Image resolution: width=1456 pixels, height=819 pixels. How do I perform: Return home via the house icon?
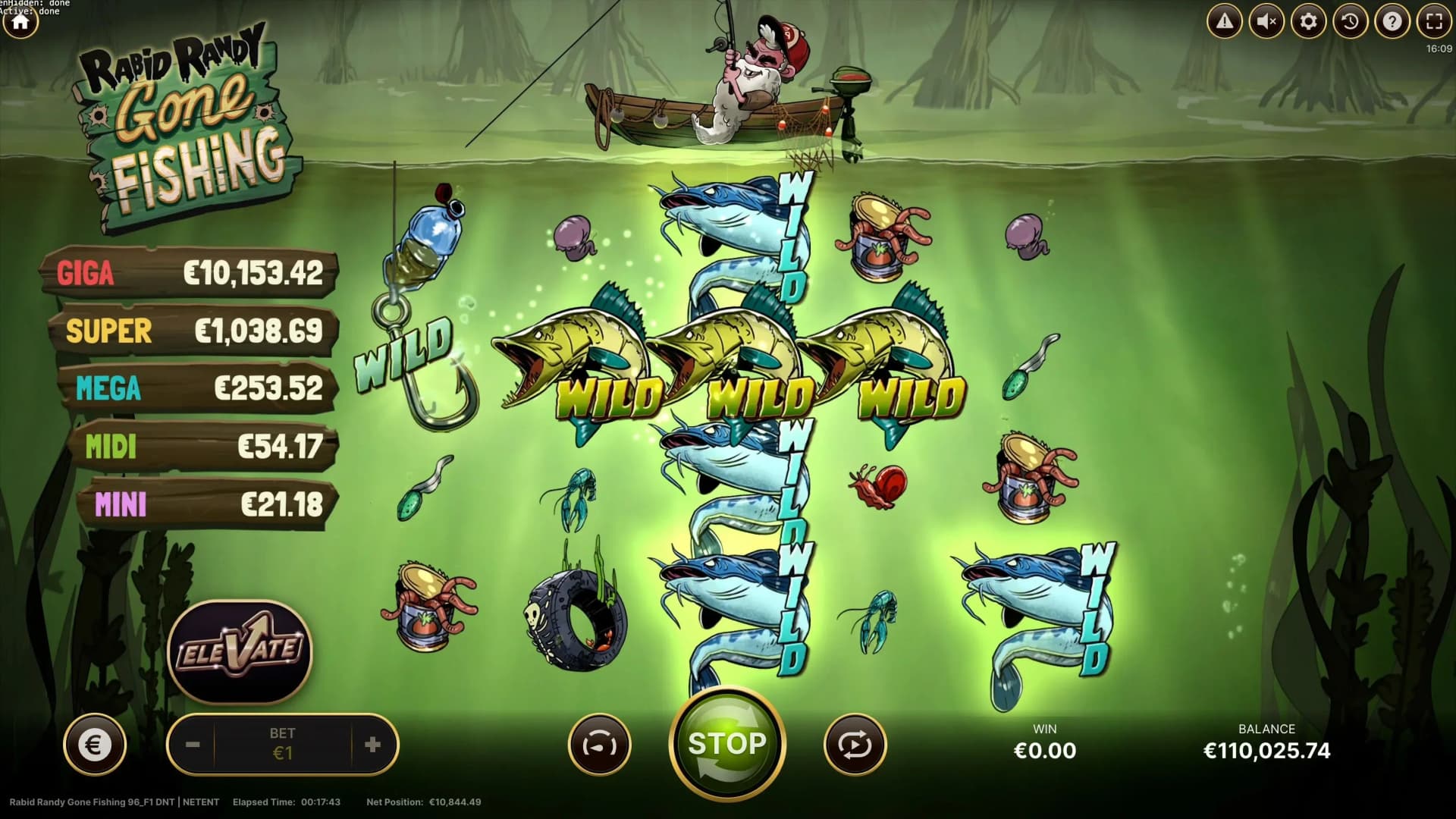23,21
